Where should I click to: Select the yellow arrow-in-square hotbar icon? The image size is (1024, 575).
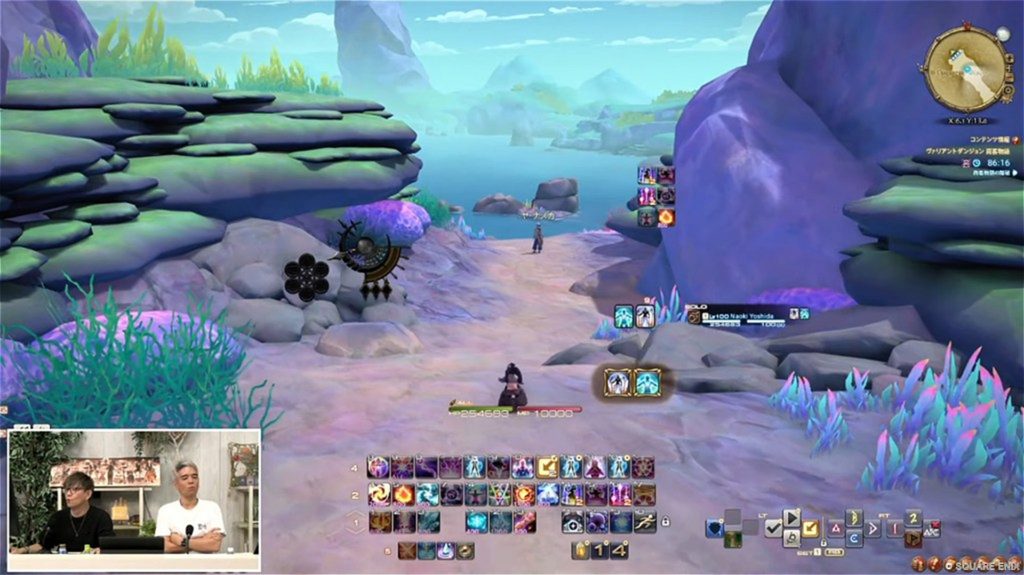pos(547,467)
